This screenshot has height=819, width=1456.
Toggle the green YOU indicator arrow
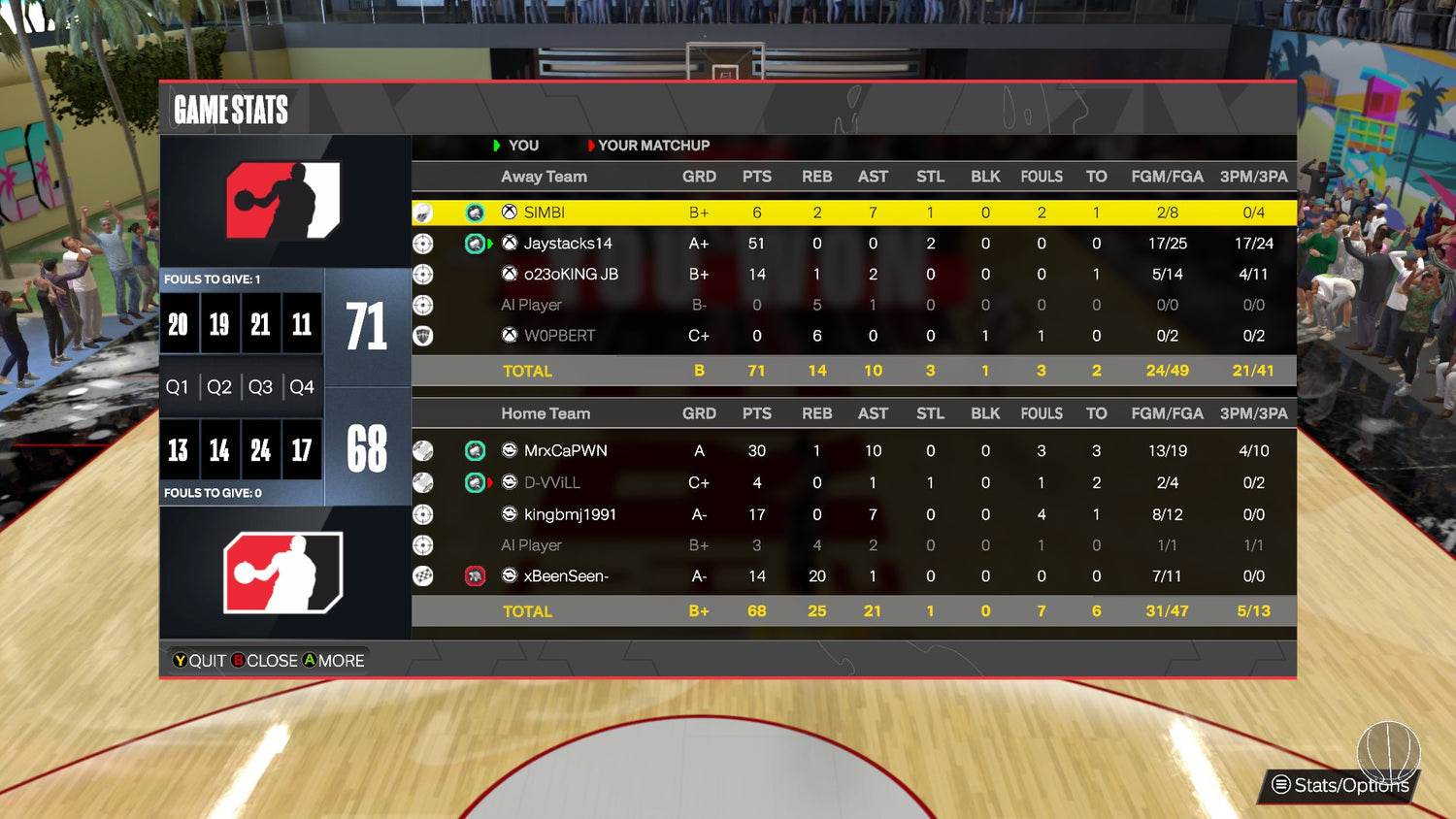tap(495, 146)
